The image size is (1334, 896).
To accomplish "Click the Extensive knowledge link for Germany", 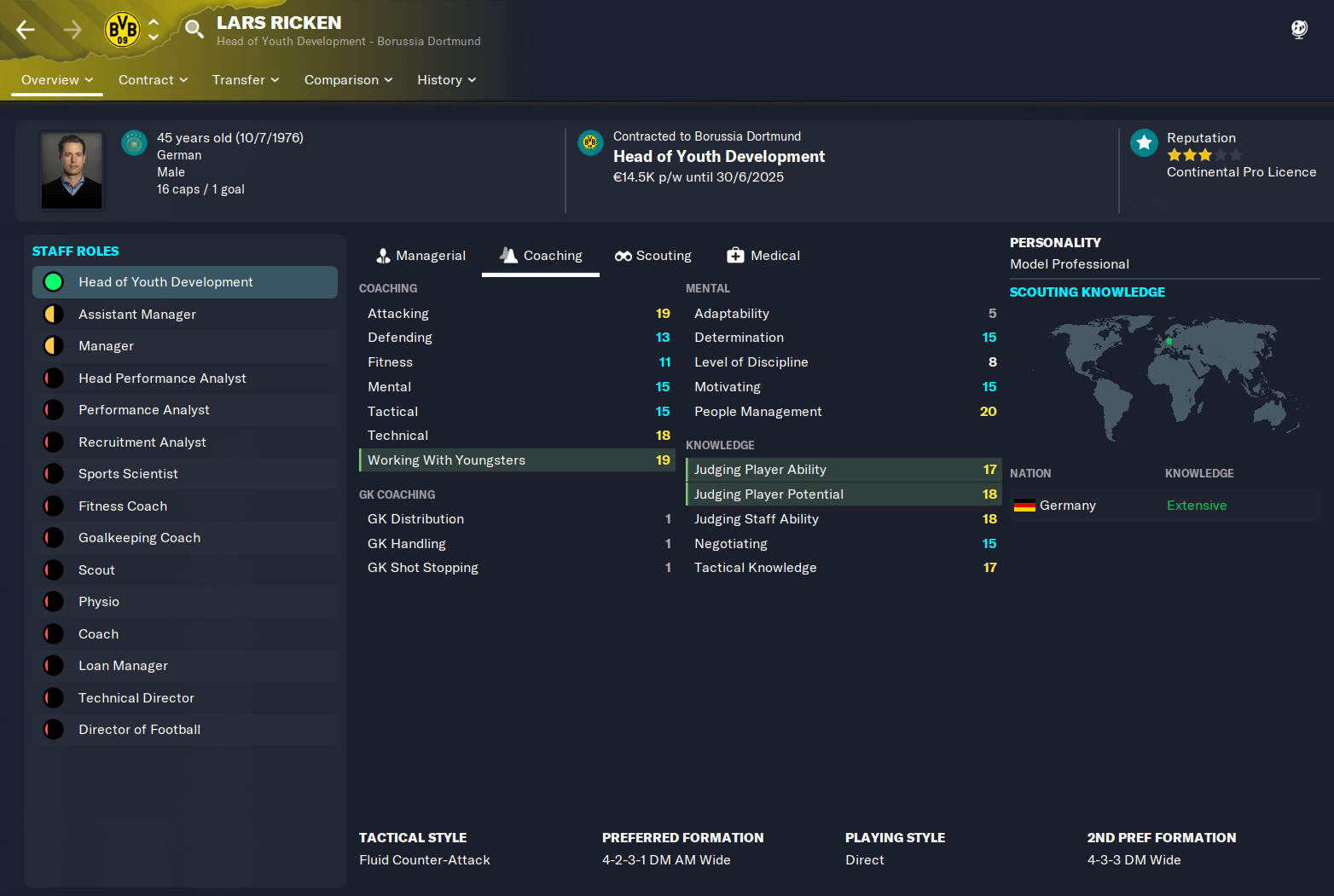I will point(1197,505).
